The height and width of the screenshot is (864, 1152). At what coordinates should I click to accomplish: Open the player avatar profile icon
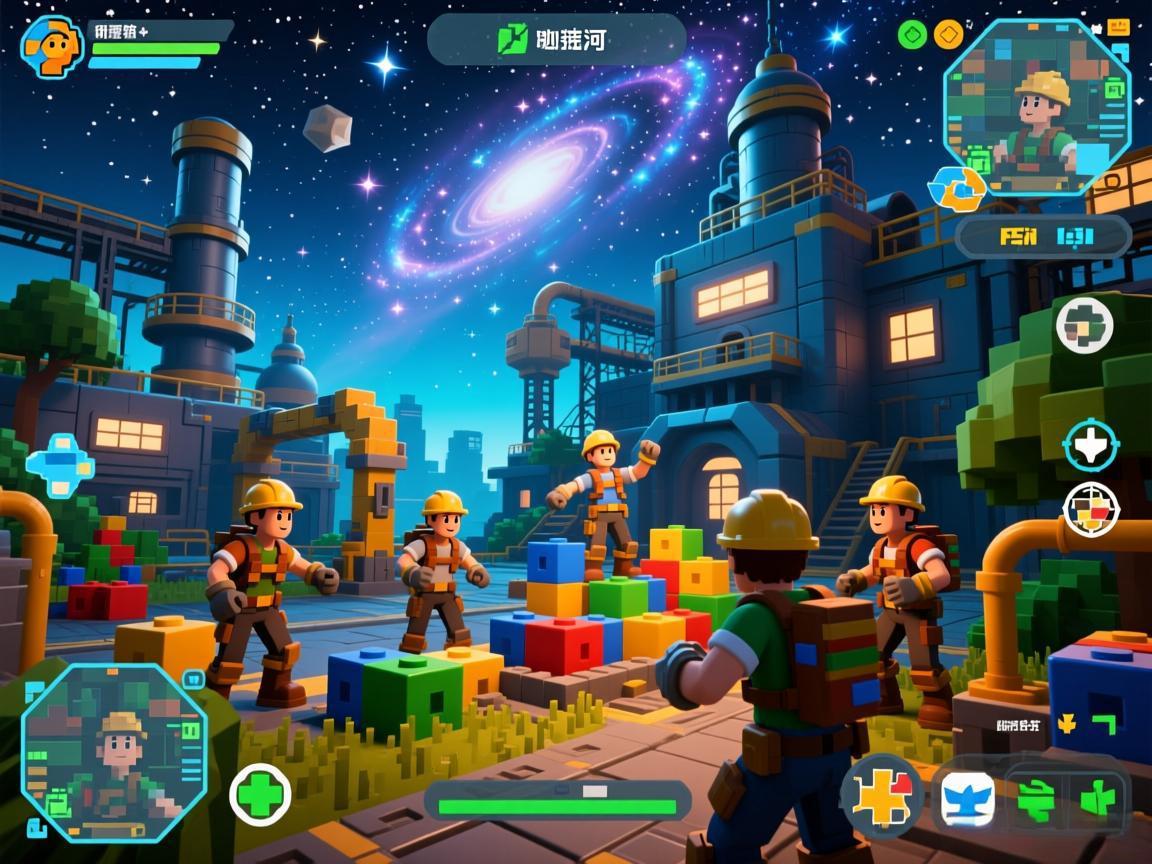pyautogui.click(x=52, y=45)
